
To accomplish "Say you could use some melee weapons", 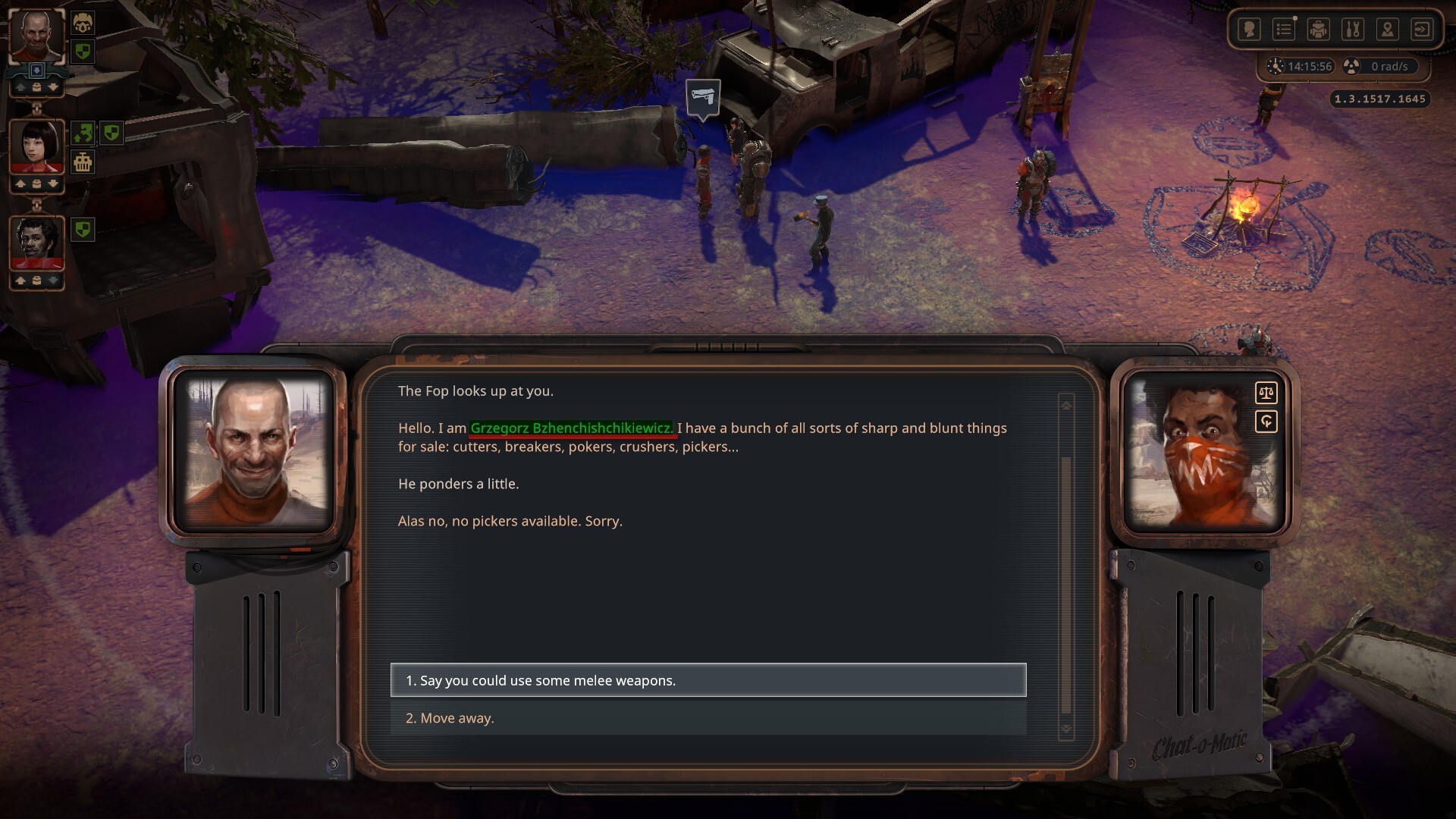I will pos(708,680).
